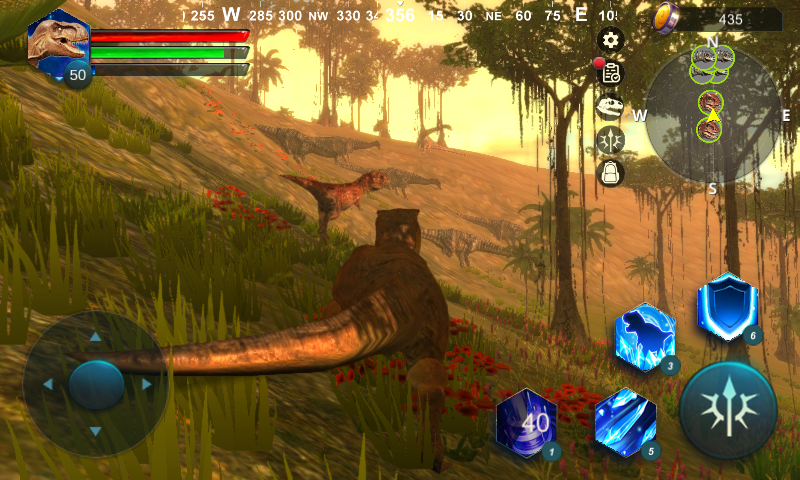
Task: Open the backpack inventory
Action: [x=610, y=173]
